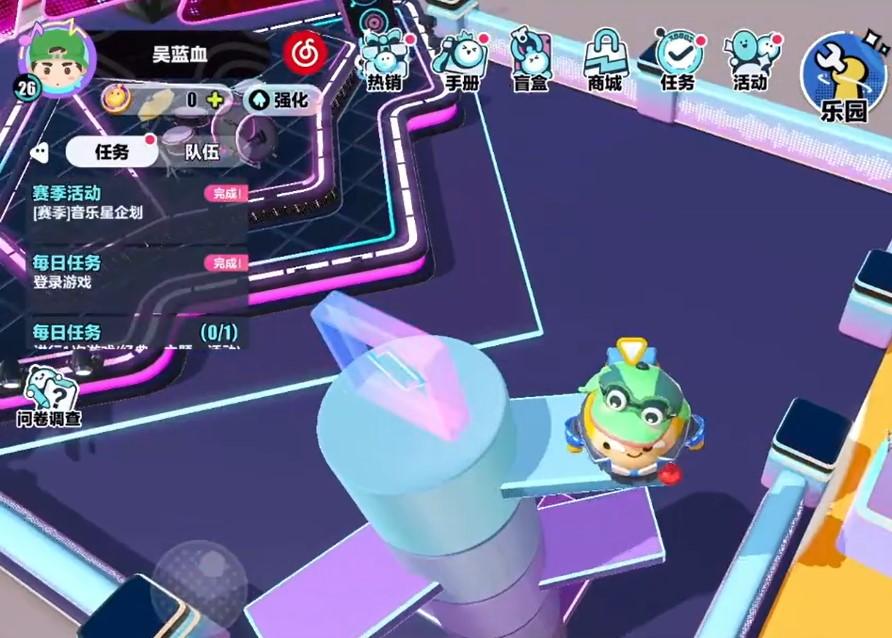The image size is (892, 638).
Task: Add coins with the green plus button
Action: 215,99
